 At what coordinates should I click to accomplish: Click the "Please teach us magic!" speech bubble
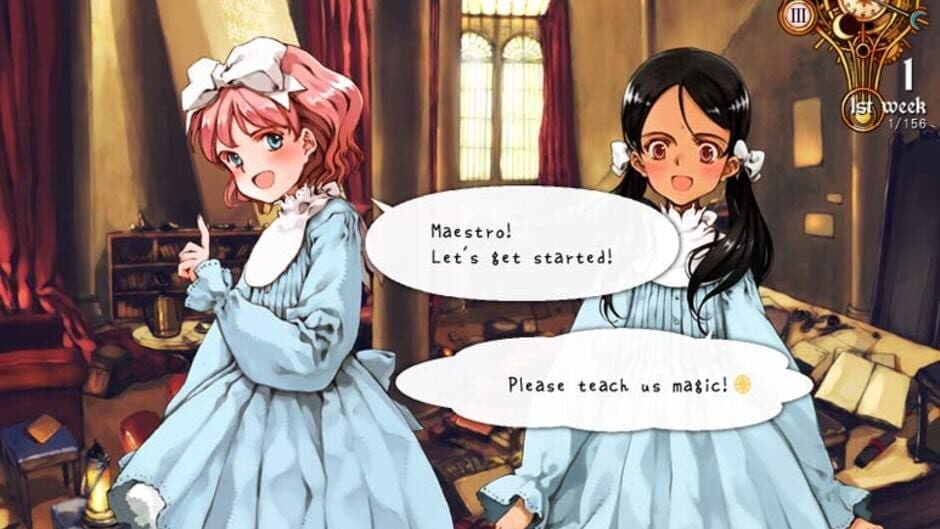pos(604,384)
